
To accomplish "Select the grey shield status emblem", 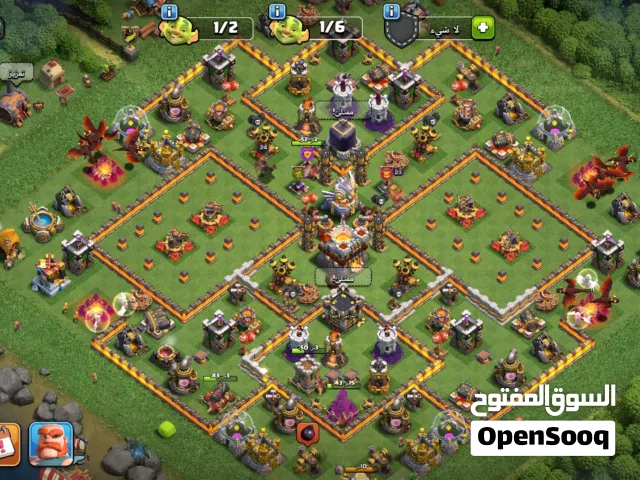I will [402, 31].
